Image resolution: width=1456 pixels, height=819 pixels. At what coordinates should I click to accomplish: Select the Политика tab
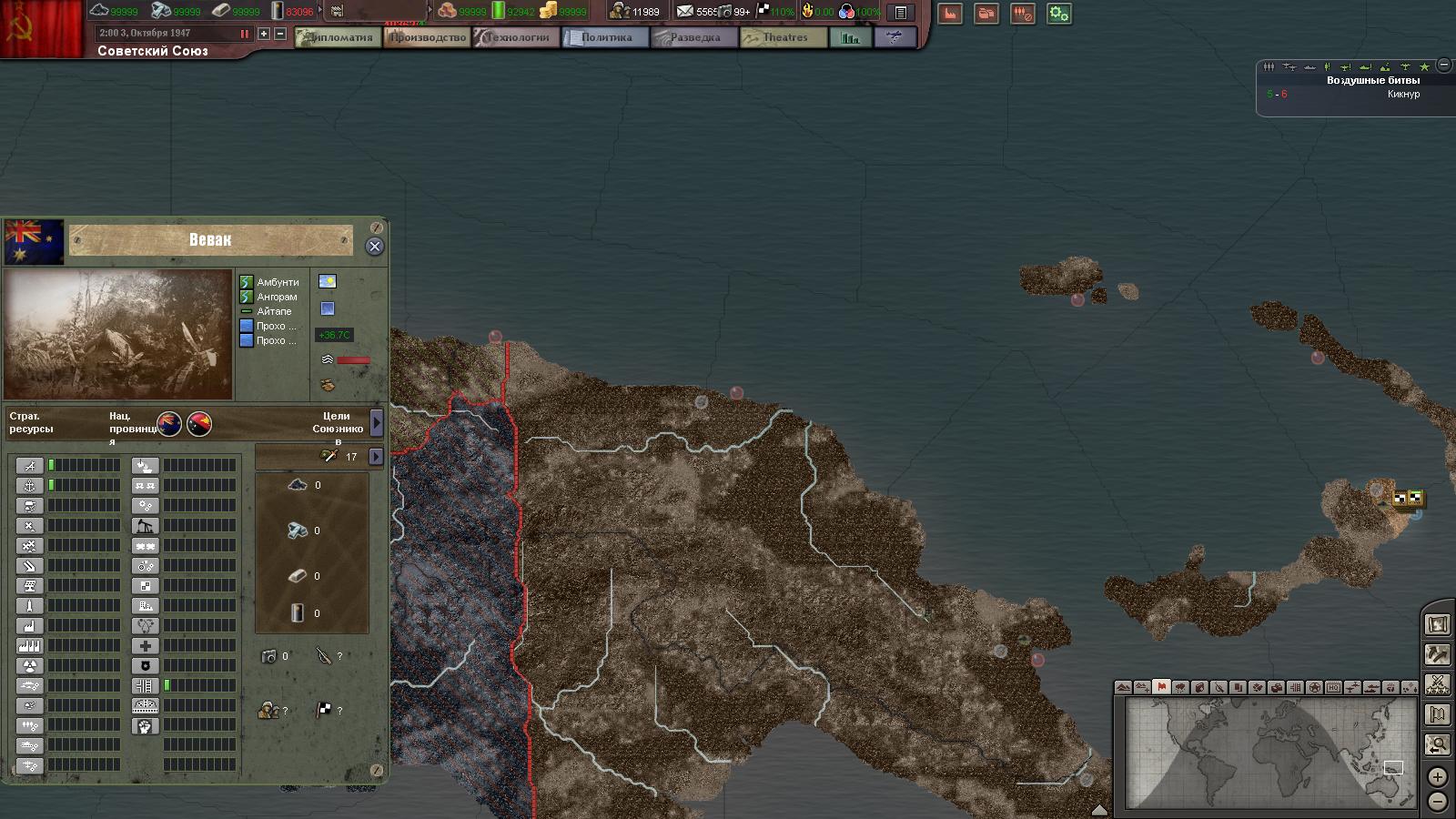[x=605, y=37]
